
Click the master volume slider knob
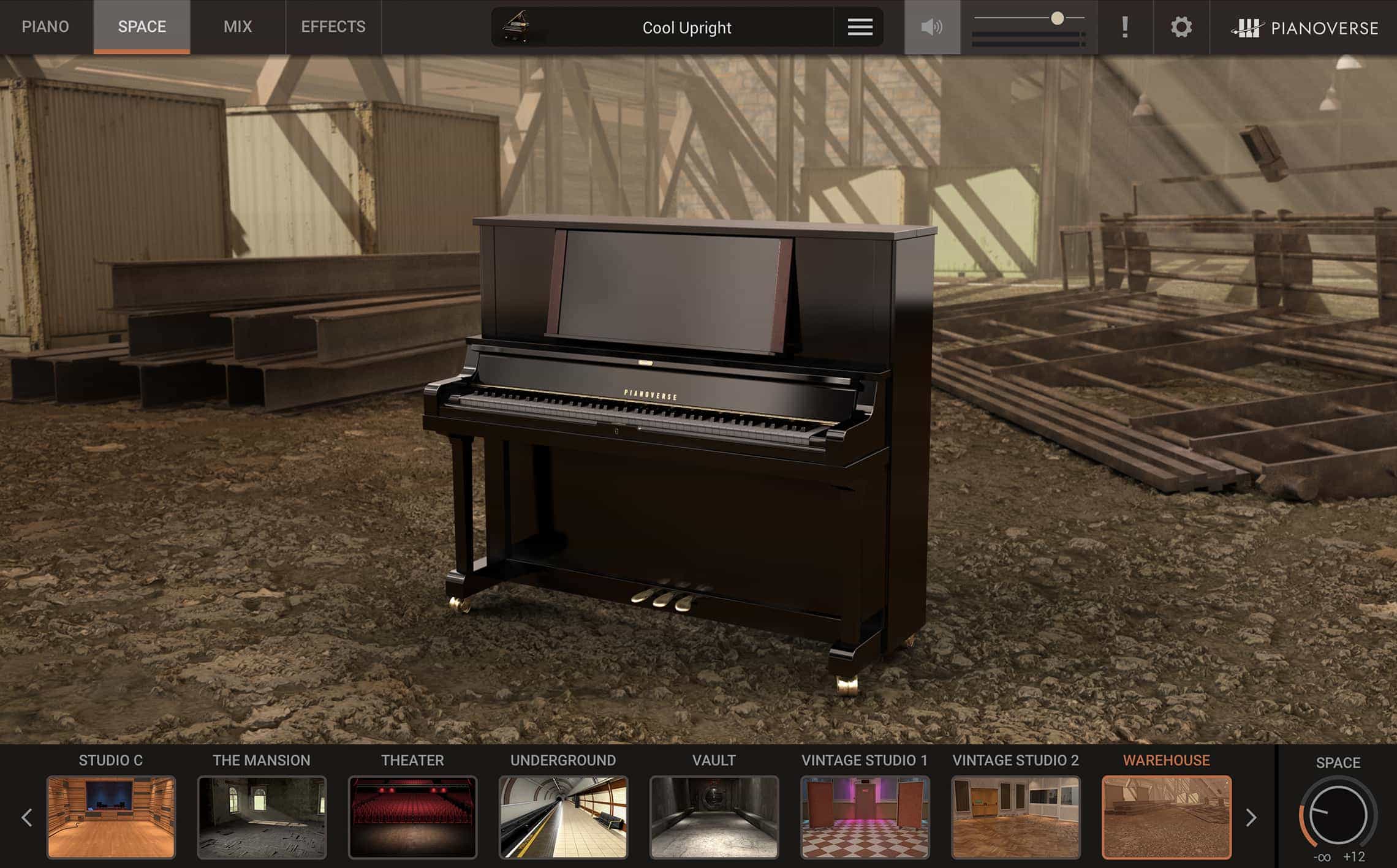tap(1057, 18)
